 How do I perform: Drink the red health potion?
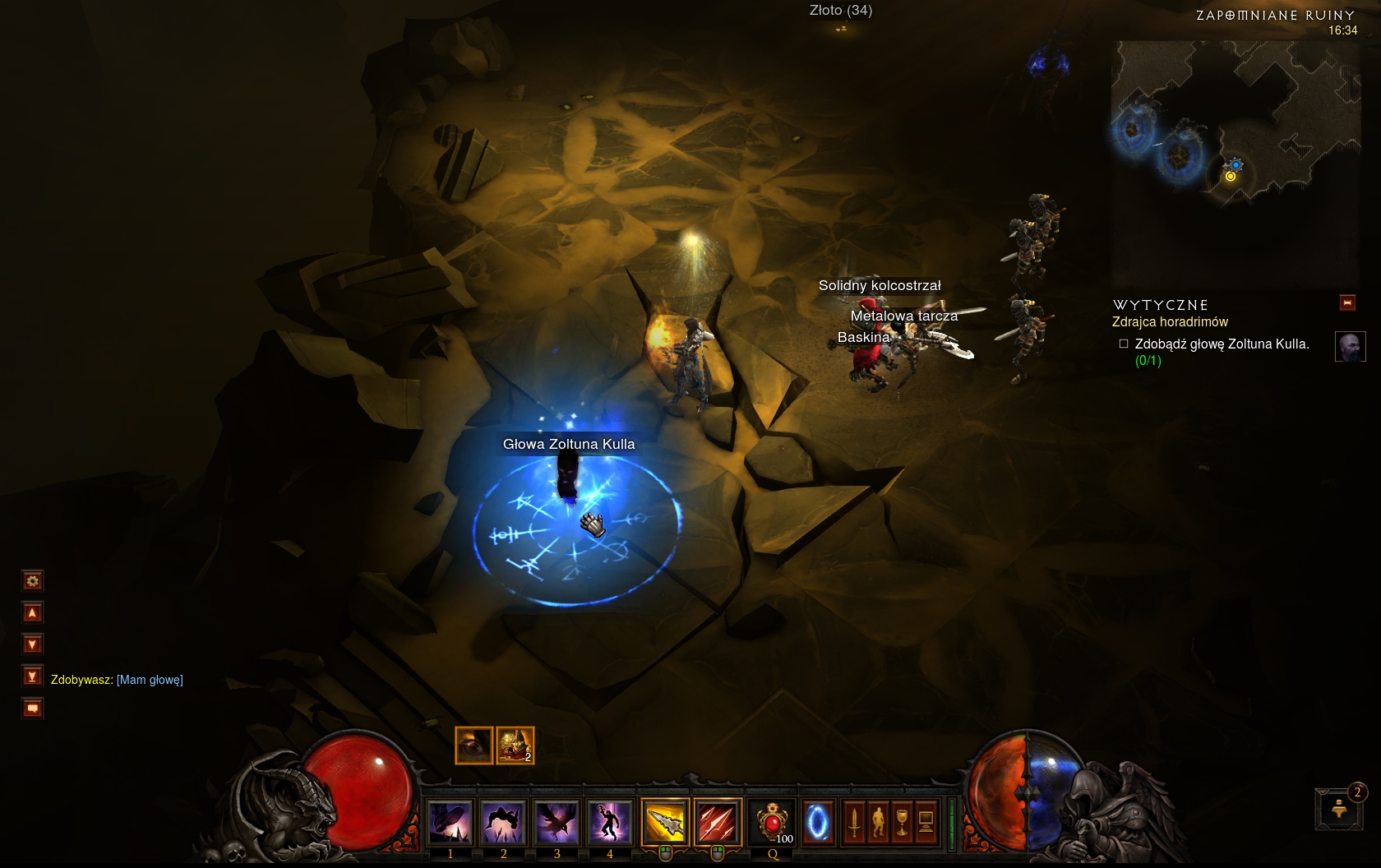coord(772,822)
